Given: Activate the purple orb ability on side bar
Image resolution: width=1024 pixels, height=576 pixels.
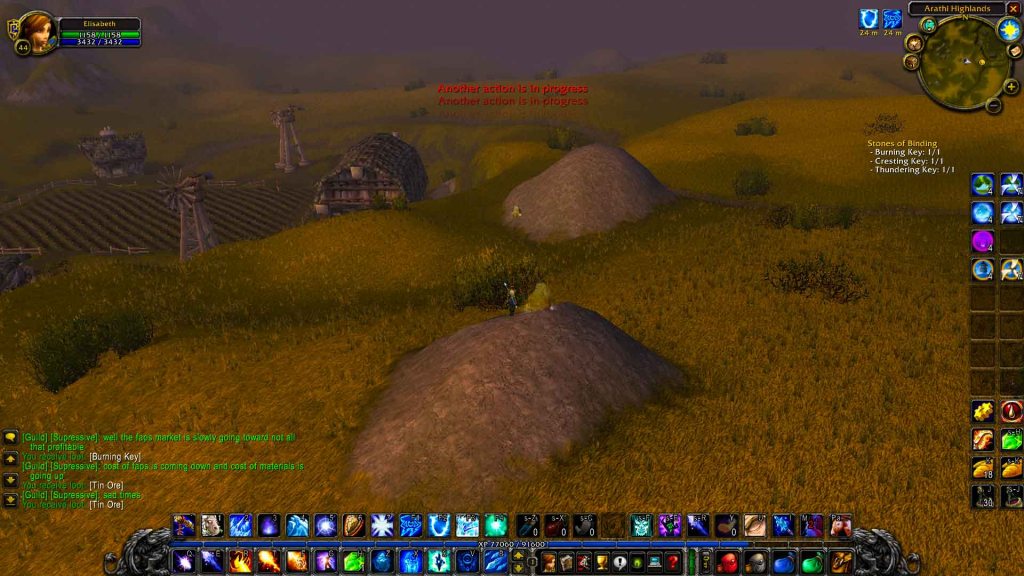Looking at the screenshot, I should (x=983, y=241).
